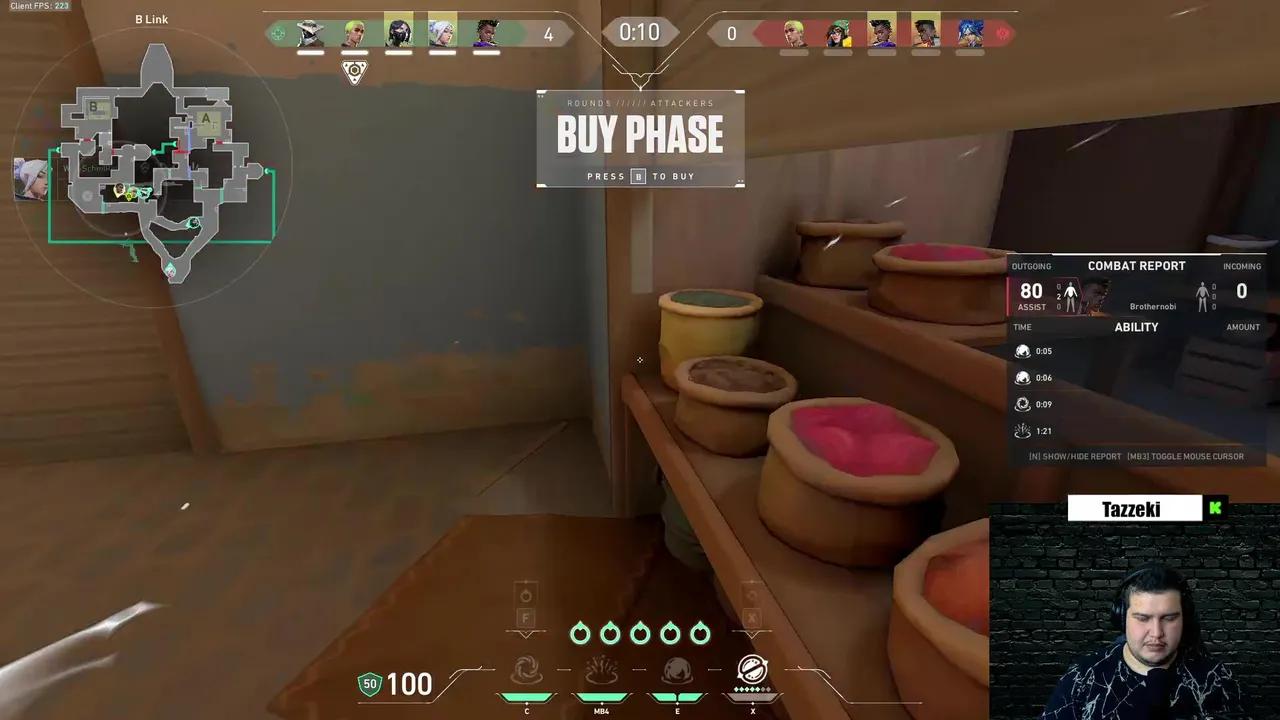Click the ability icon on the 0:05 report row
1280x720 pixels.
tap(1023, 351)
